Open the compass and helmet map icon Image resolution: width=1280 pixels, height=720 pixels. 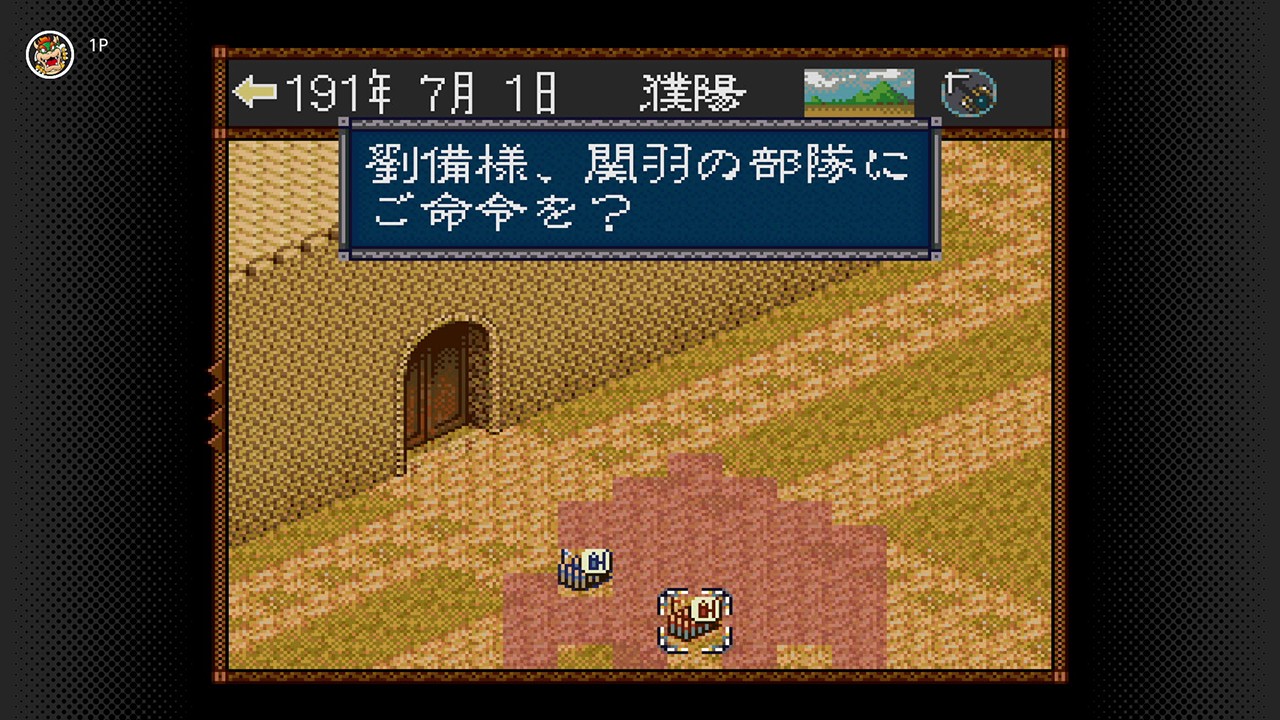968,92
